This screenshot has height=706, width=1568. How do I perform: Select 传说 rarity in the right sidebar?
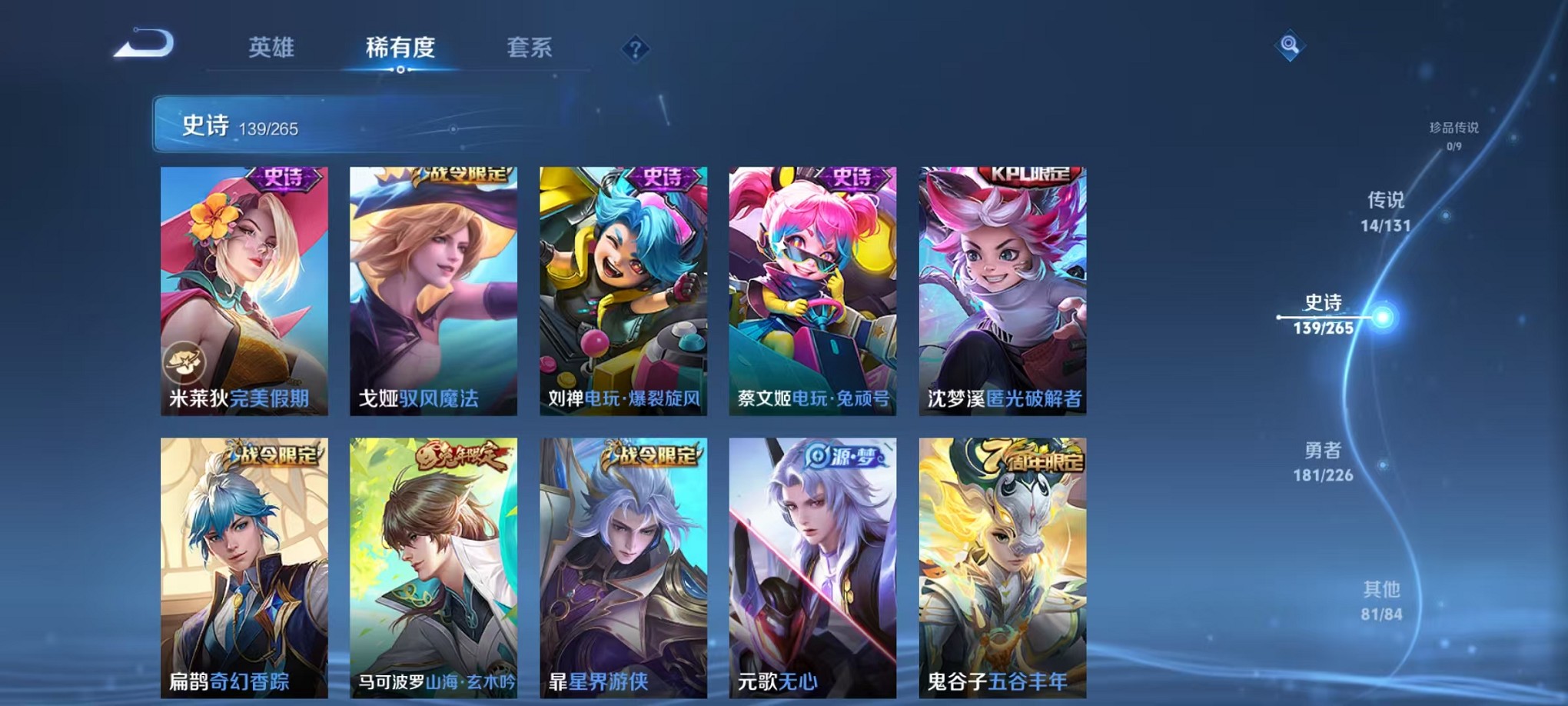coord(1387,212)
